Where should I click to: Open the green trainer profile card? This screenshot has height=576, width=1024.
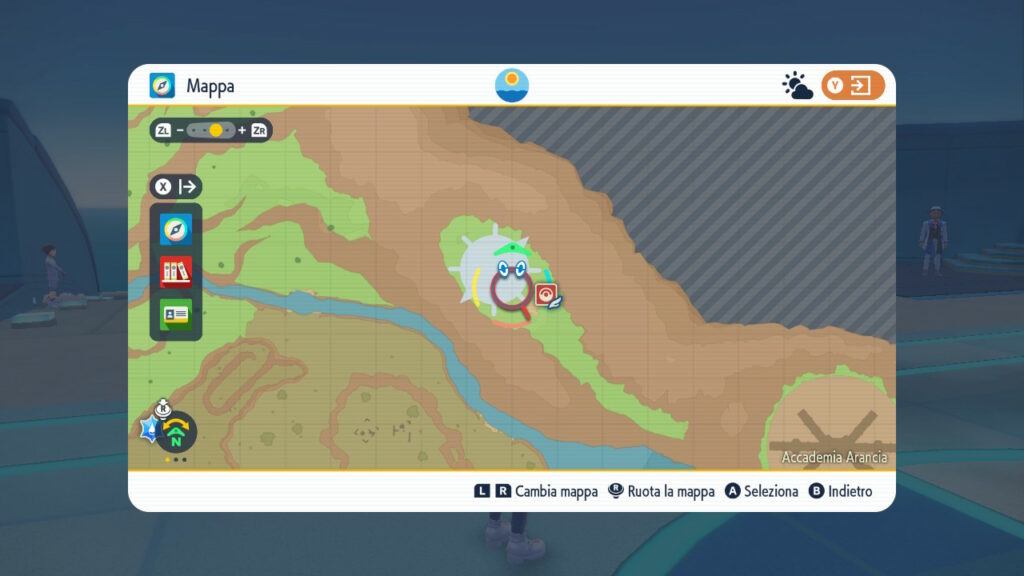point(176,314)
